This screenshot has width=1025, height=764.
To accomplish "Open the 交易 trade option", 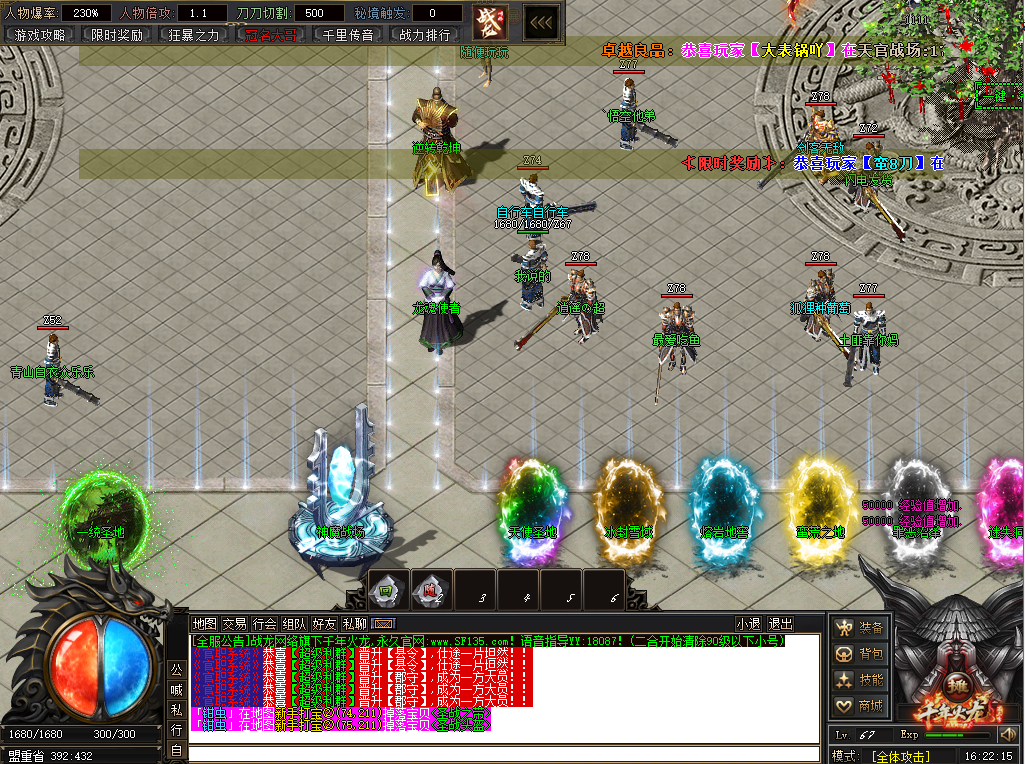I will [x=234, y=624].
